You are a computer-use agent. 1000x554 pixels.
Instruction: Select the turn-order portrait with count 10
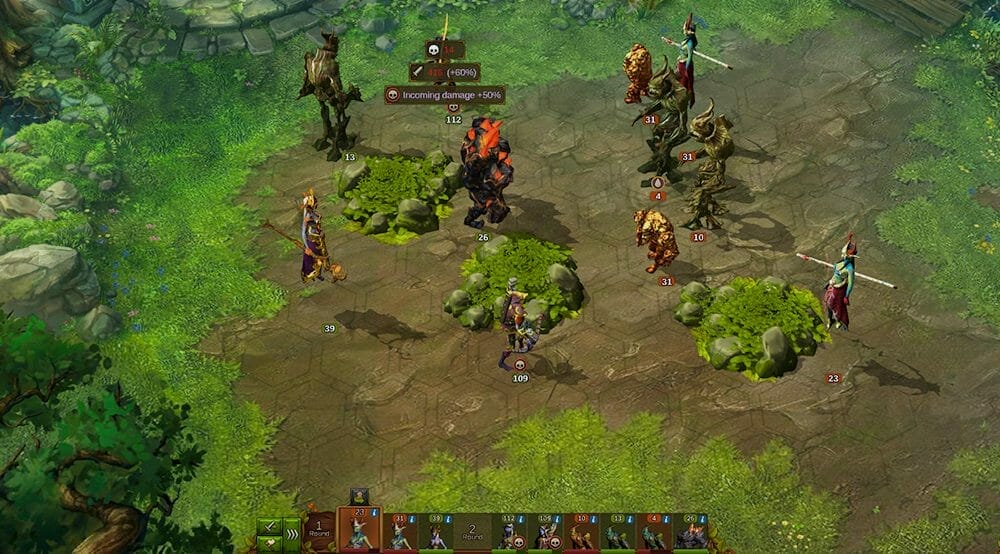click(582, 533)
